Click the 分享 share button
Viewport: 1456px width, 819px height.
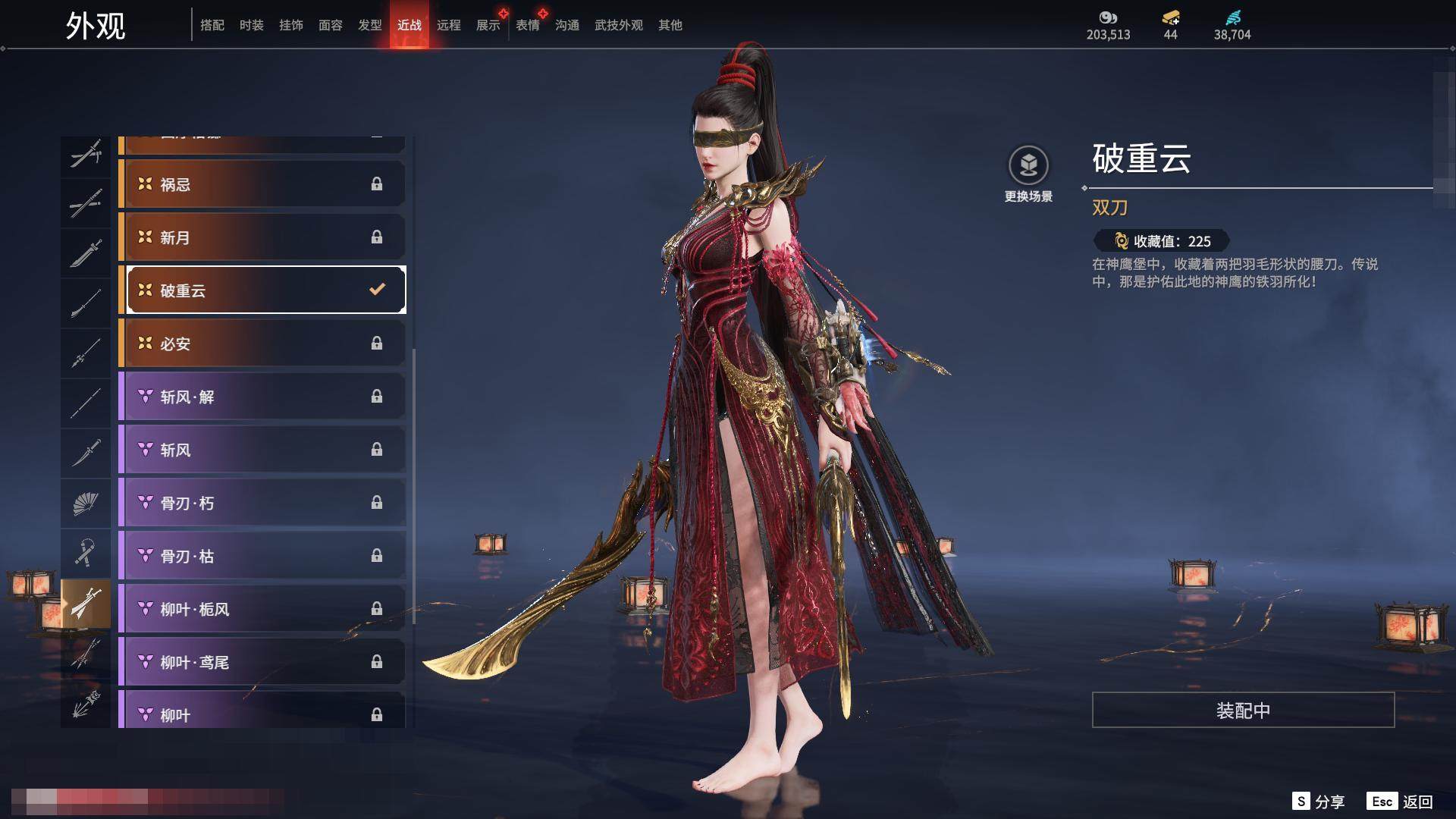point(1319,802)
